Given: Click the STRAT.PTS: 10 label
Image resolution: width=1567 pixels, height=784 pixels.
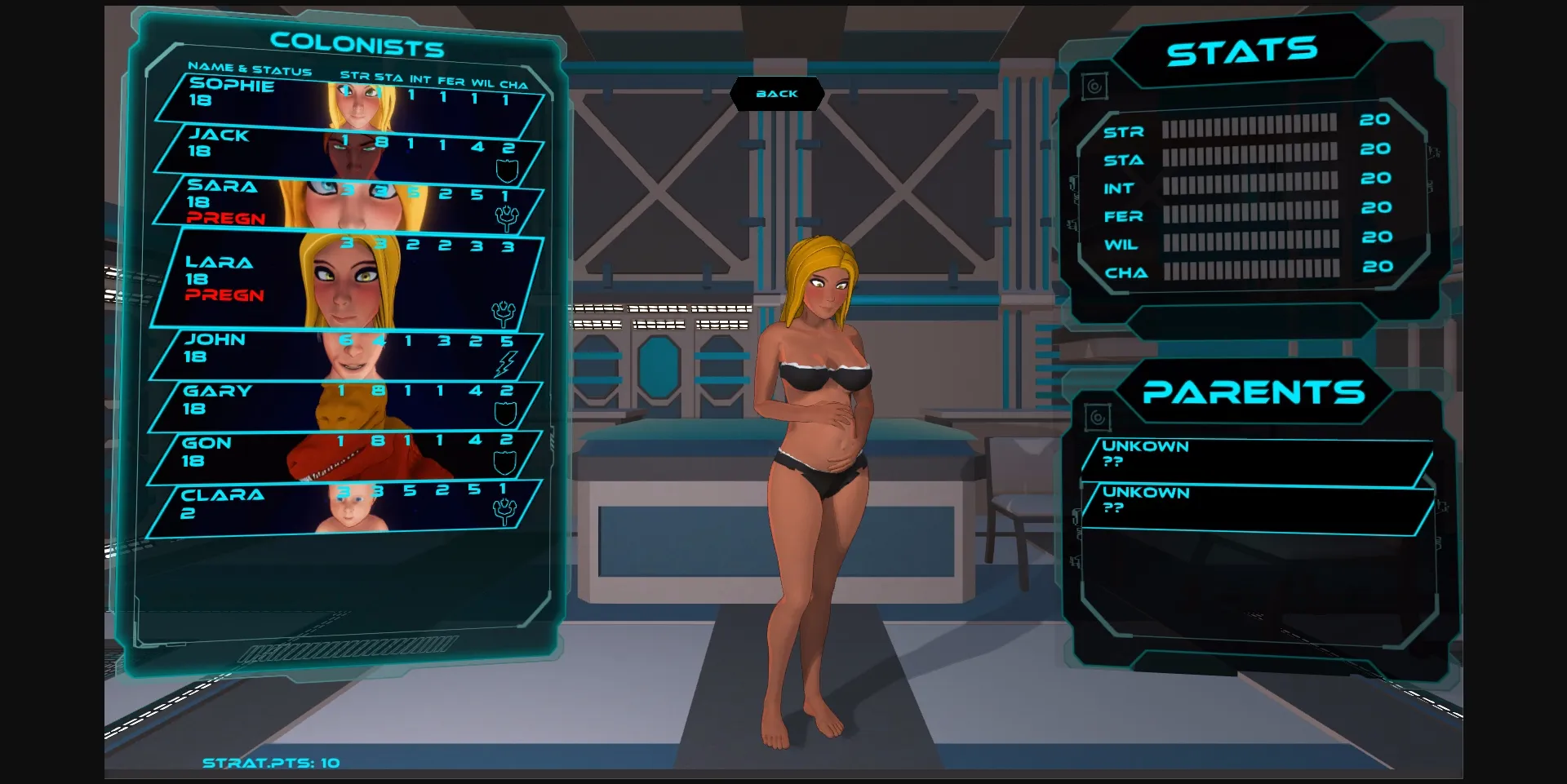Looking at the screenshot, I should click(x=269, y=763).
